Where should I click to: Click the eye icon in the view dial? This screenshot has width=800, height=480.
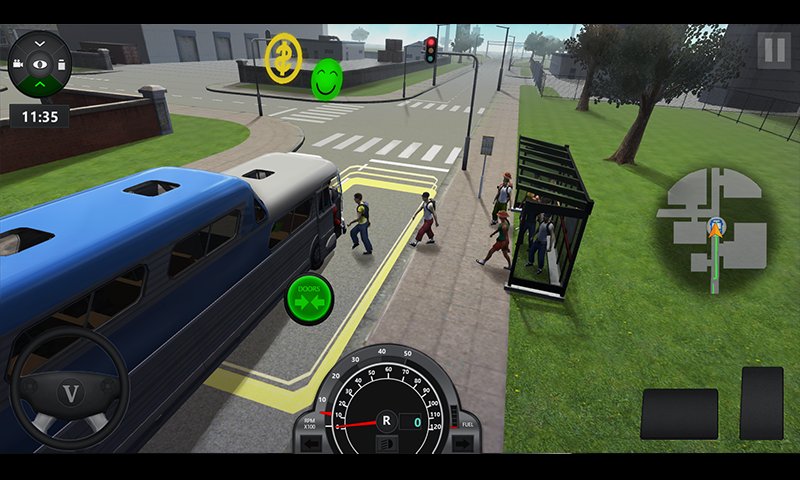(40, 63)
